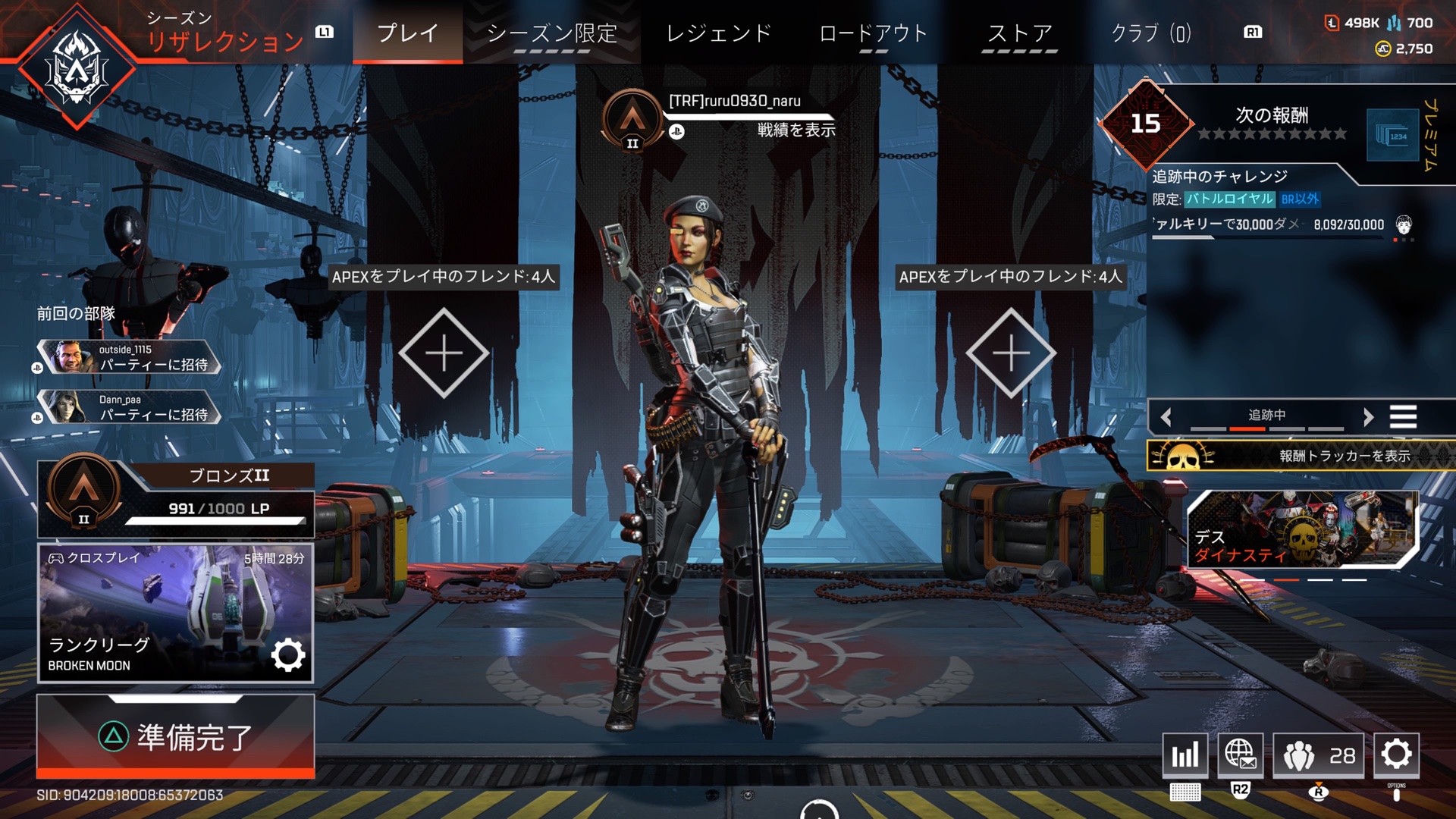The image size is (1456, 819).
Task: Click the 準備完了 ready button
Action: coord(175,736)
